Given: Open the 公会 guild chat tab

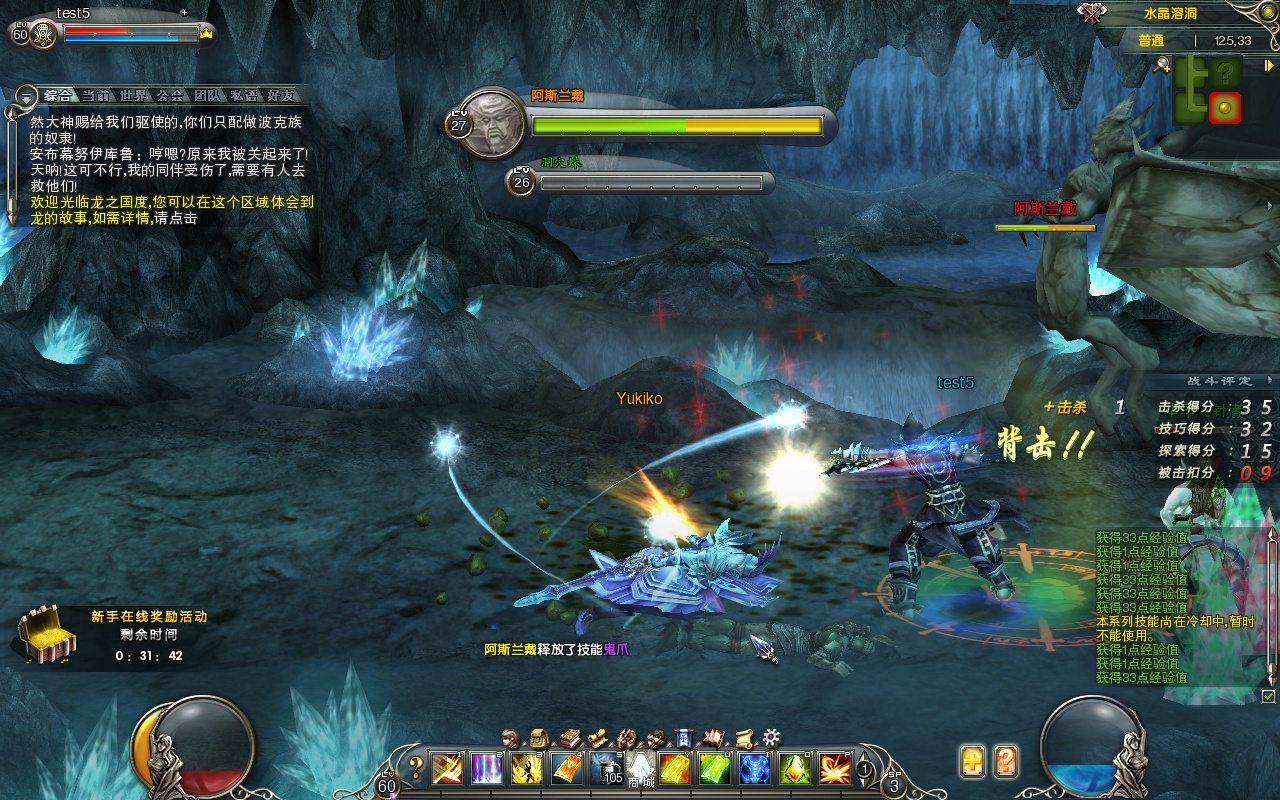Looking at the screenshot, I should (170, 96).
